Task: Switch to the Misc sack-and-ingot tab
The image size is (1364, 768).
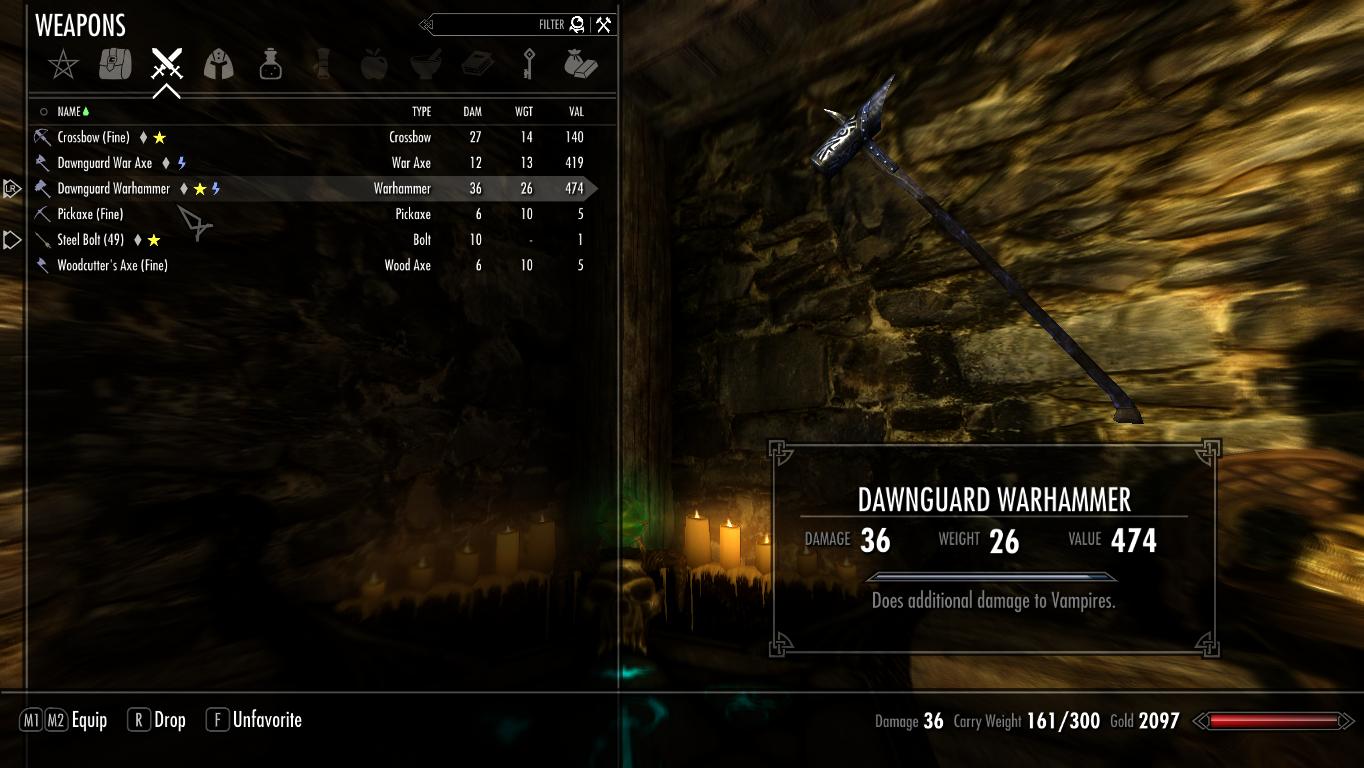Action: pyautogui.click(x=580, y=66)
